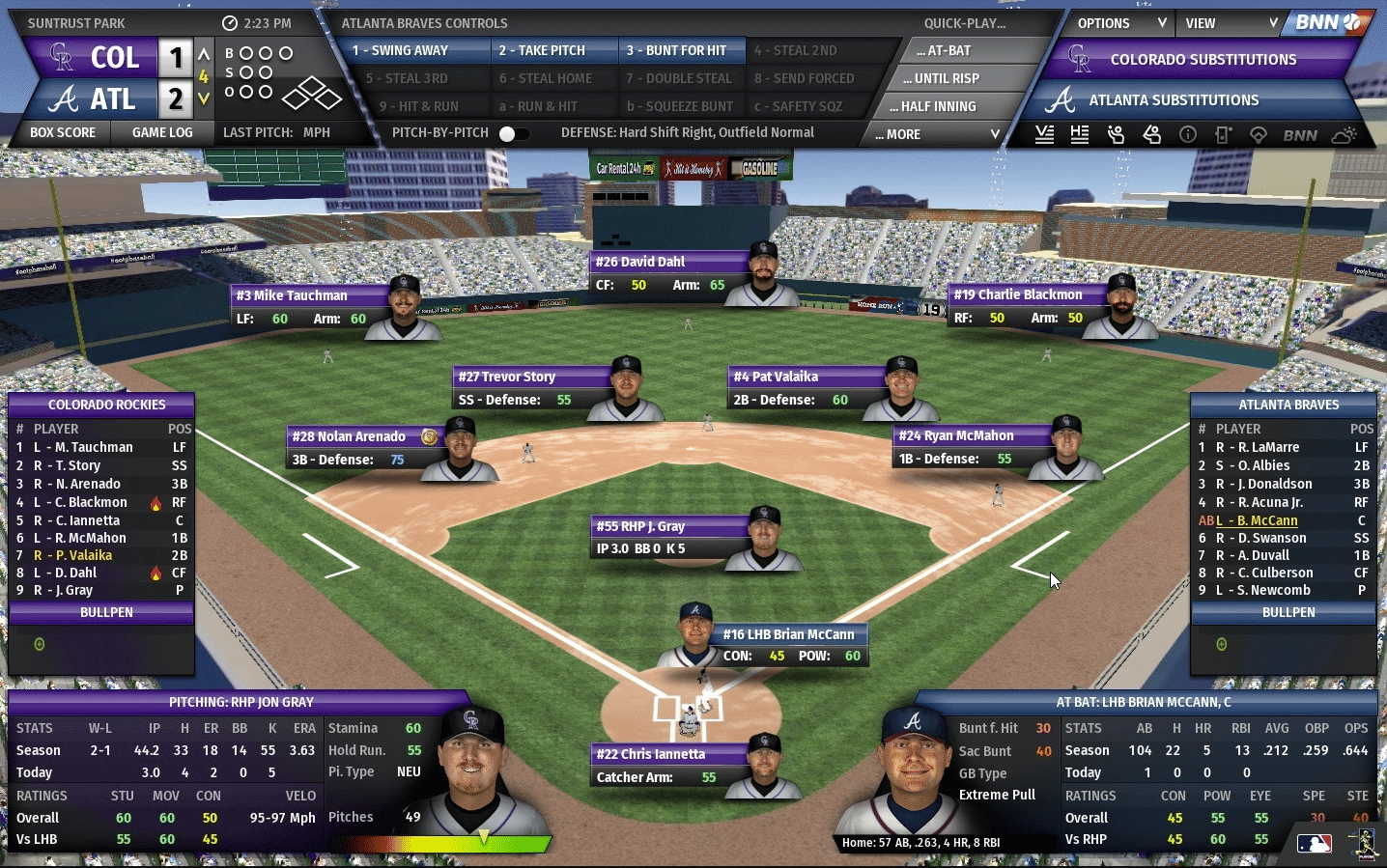
Task: Open the View dropdown
Action: coord(1230,23)
